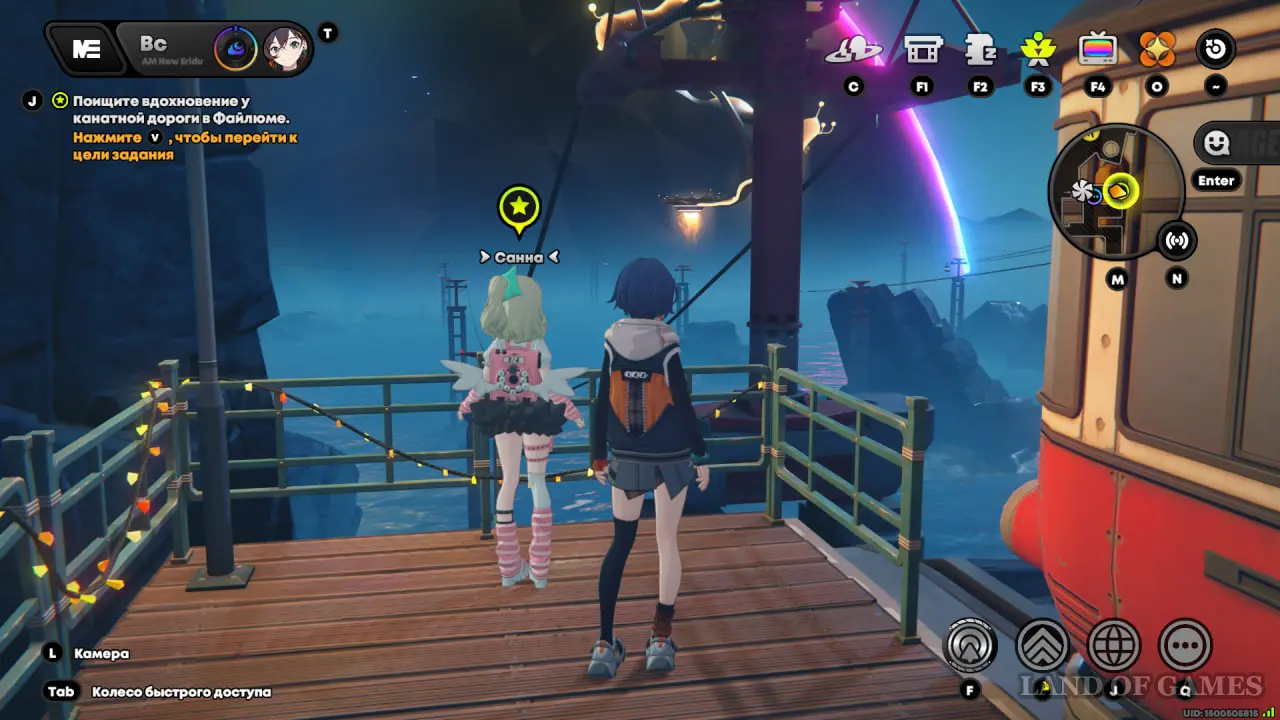Open the storefront icon menu
This screenshot has height=720, width=1280.
click(922, 49)
